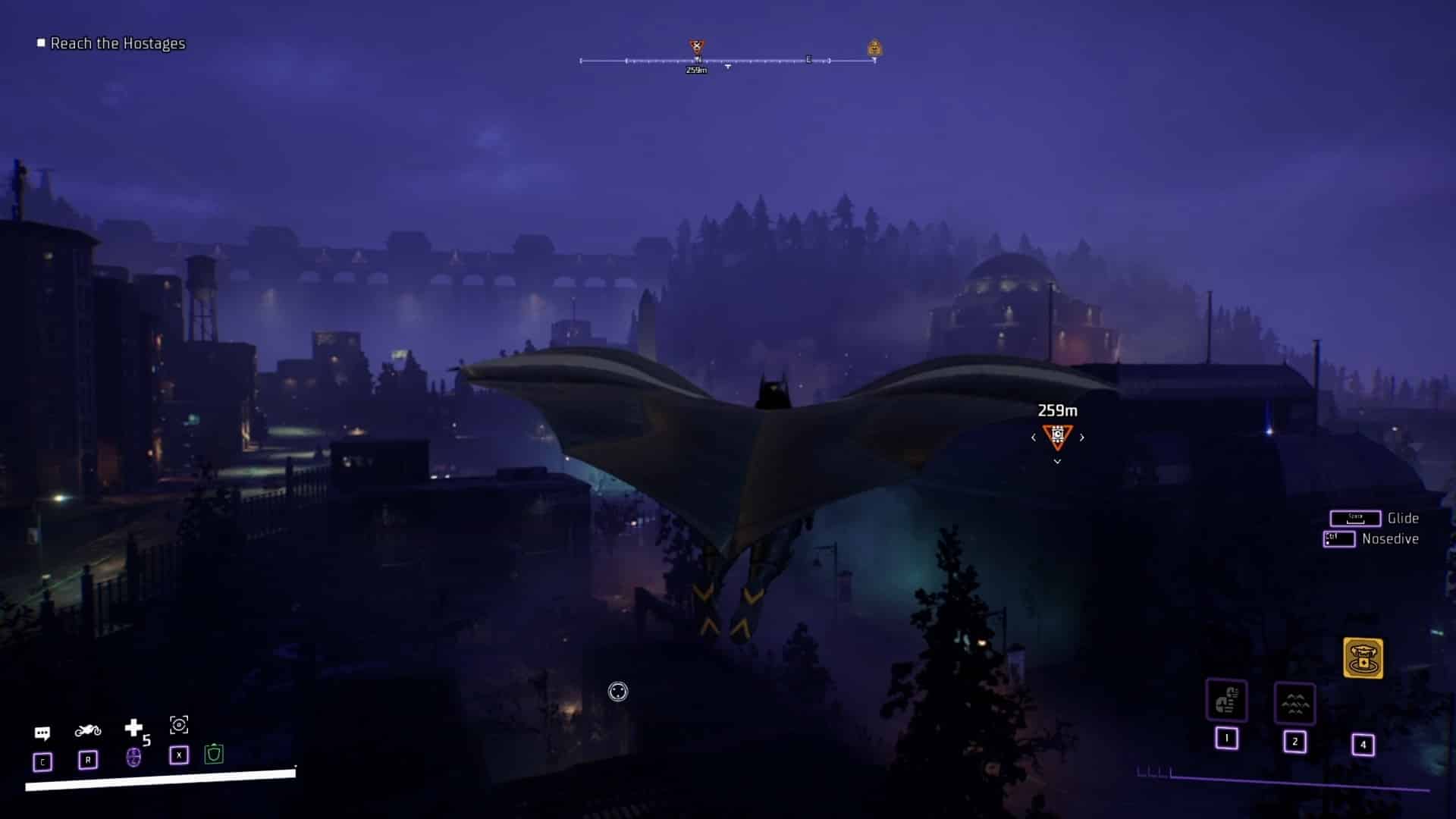Screen dimensions: 1456x819
Task: Use the health pack plus icon
Action: pos(133,728)
